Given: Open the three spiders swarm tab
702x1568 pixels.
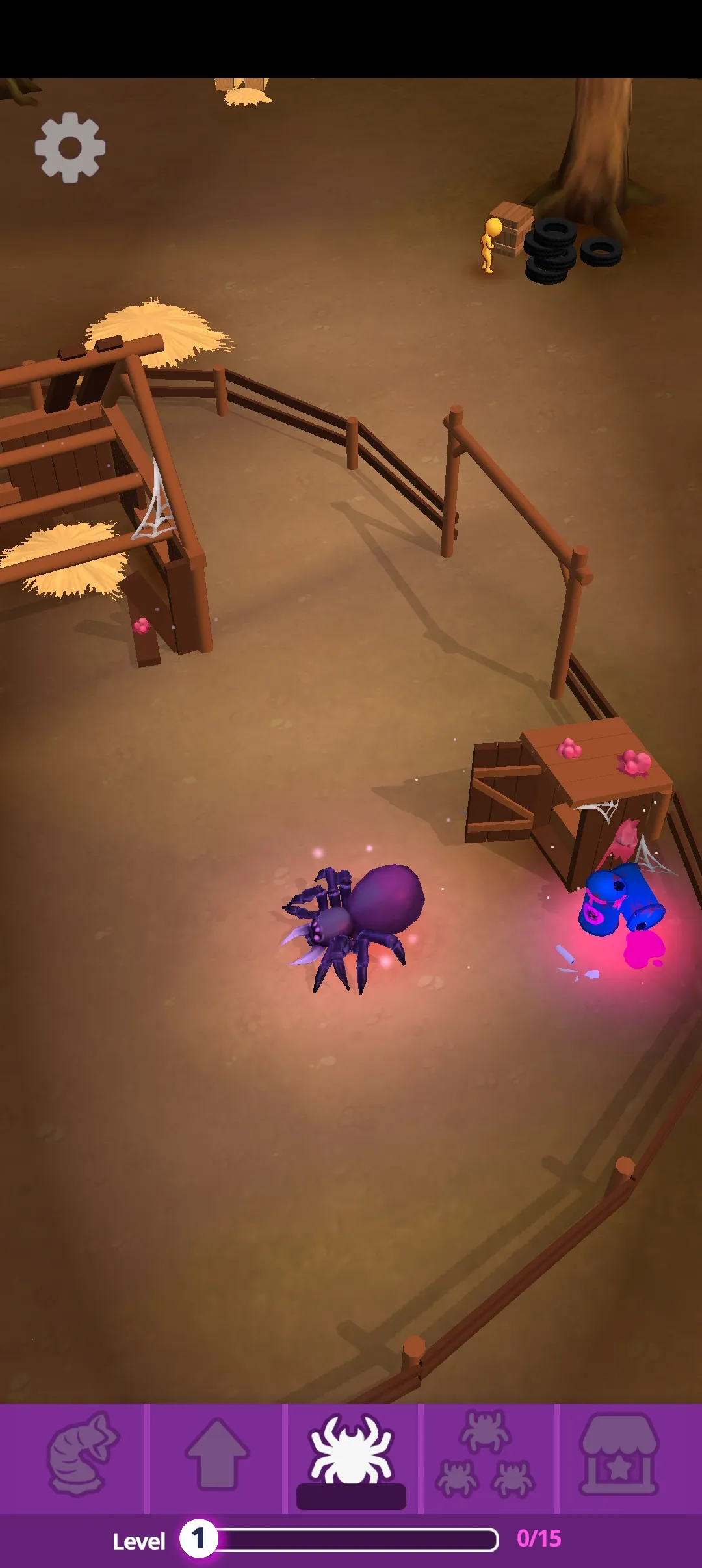Looking at the screenshot, I should (487, 1454).
